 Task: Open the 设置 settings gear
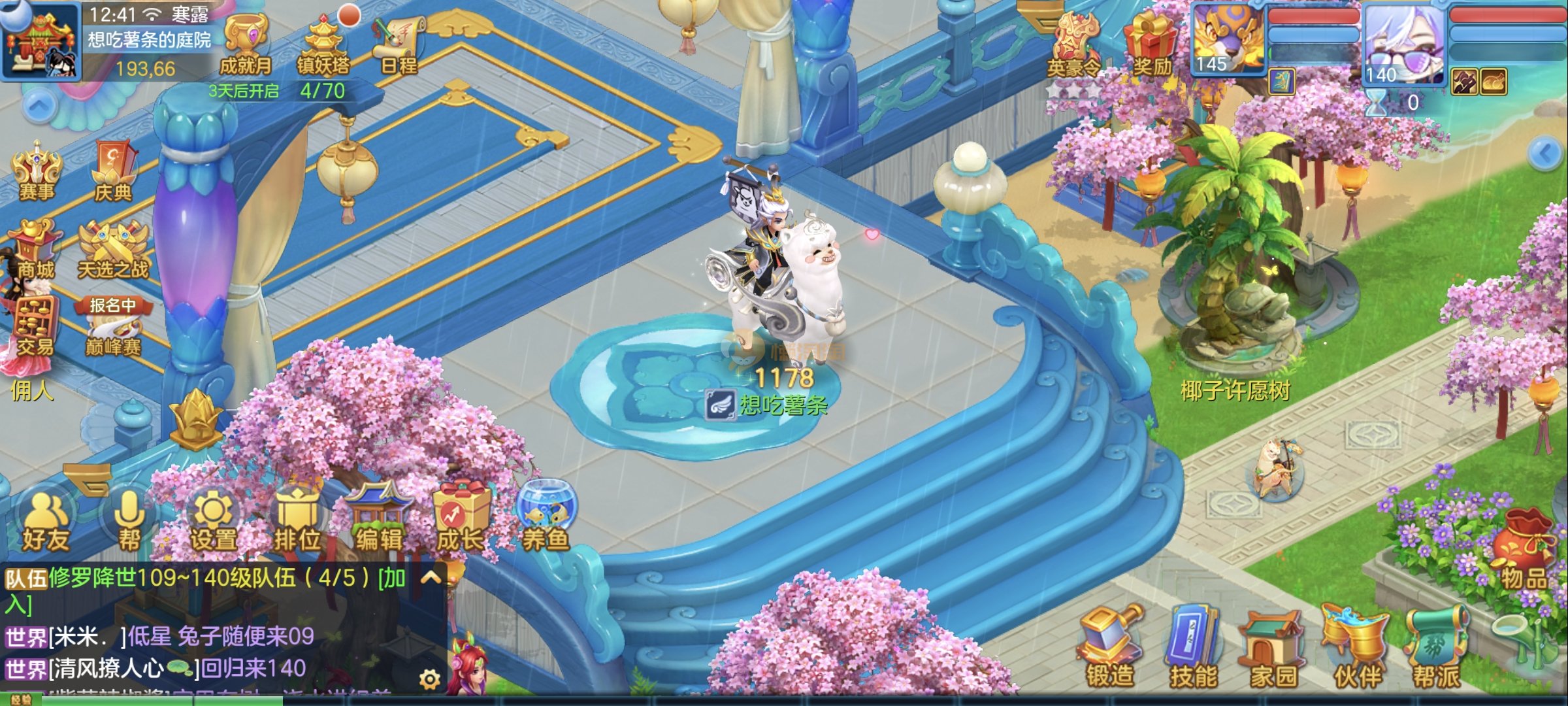pyautogui.click(x=213, y=522)
